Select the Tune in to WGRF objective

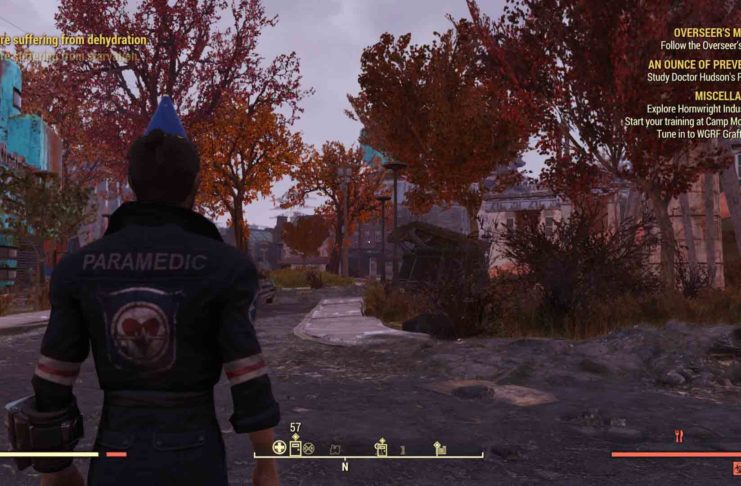tap(698, 133)
